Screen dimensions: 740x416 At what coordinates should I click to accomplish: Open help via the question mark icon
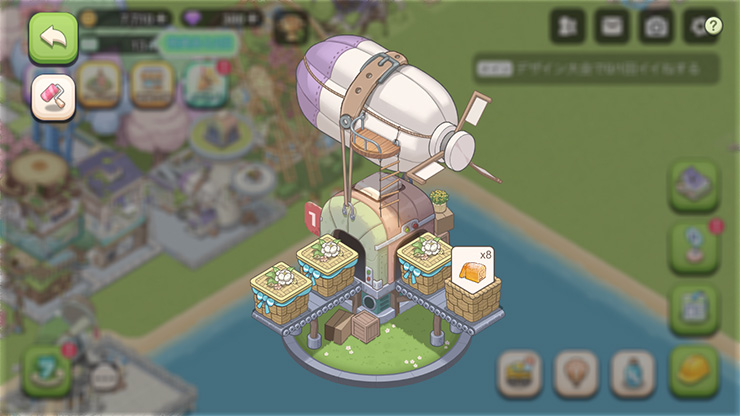click(x=713, y=26)
